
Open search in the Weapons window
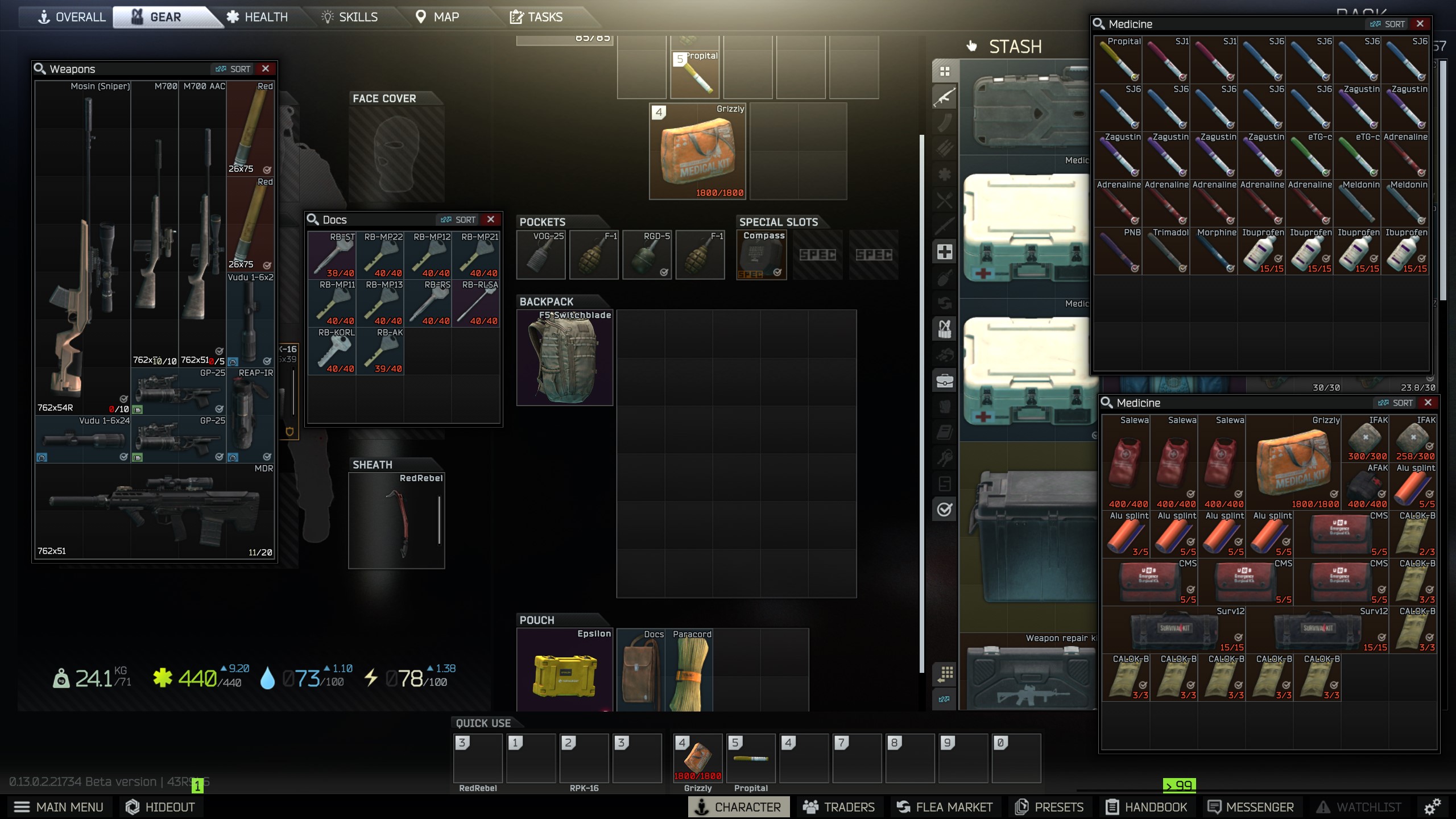click(x=39, y=68)
